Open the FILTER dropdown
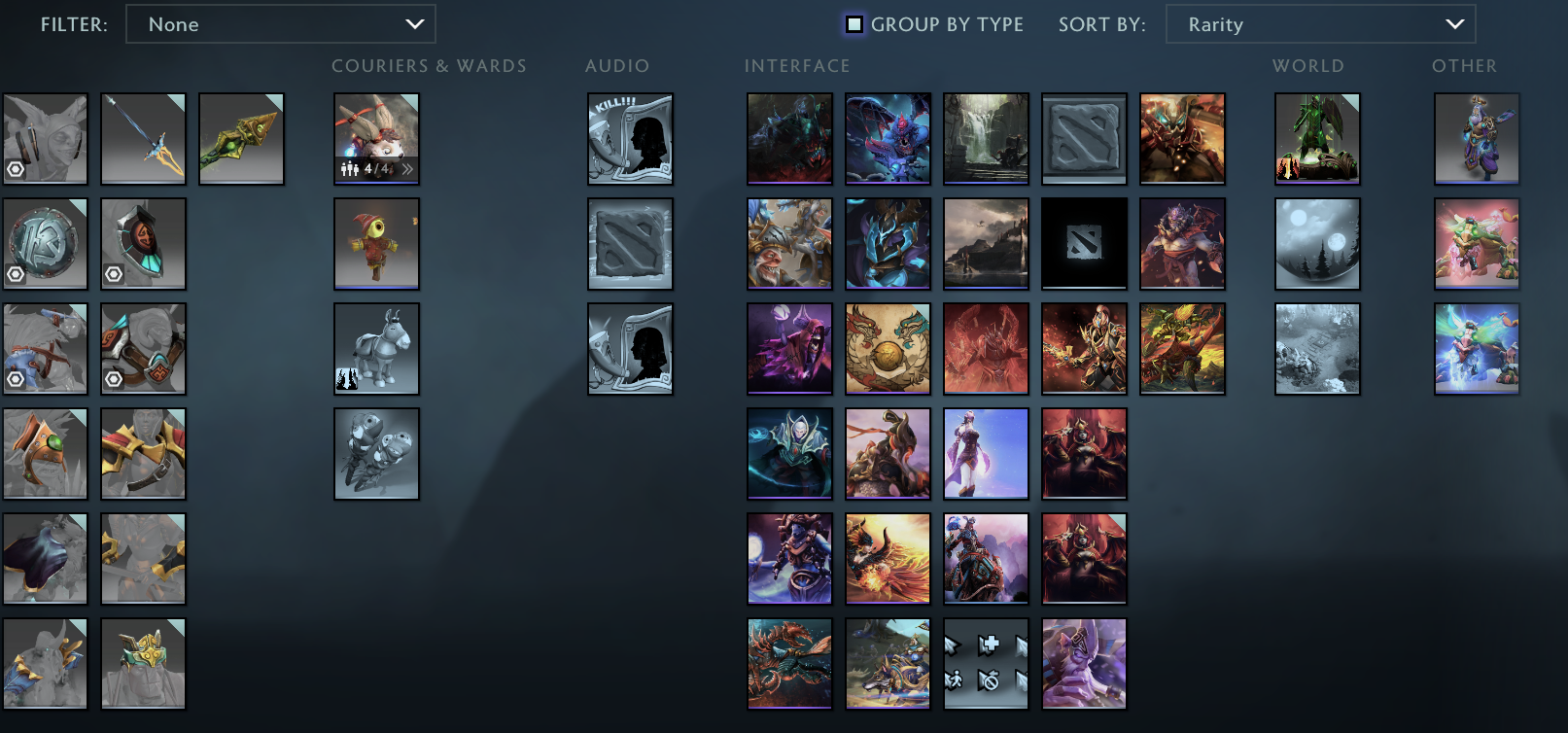 tap(281, 24)
